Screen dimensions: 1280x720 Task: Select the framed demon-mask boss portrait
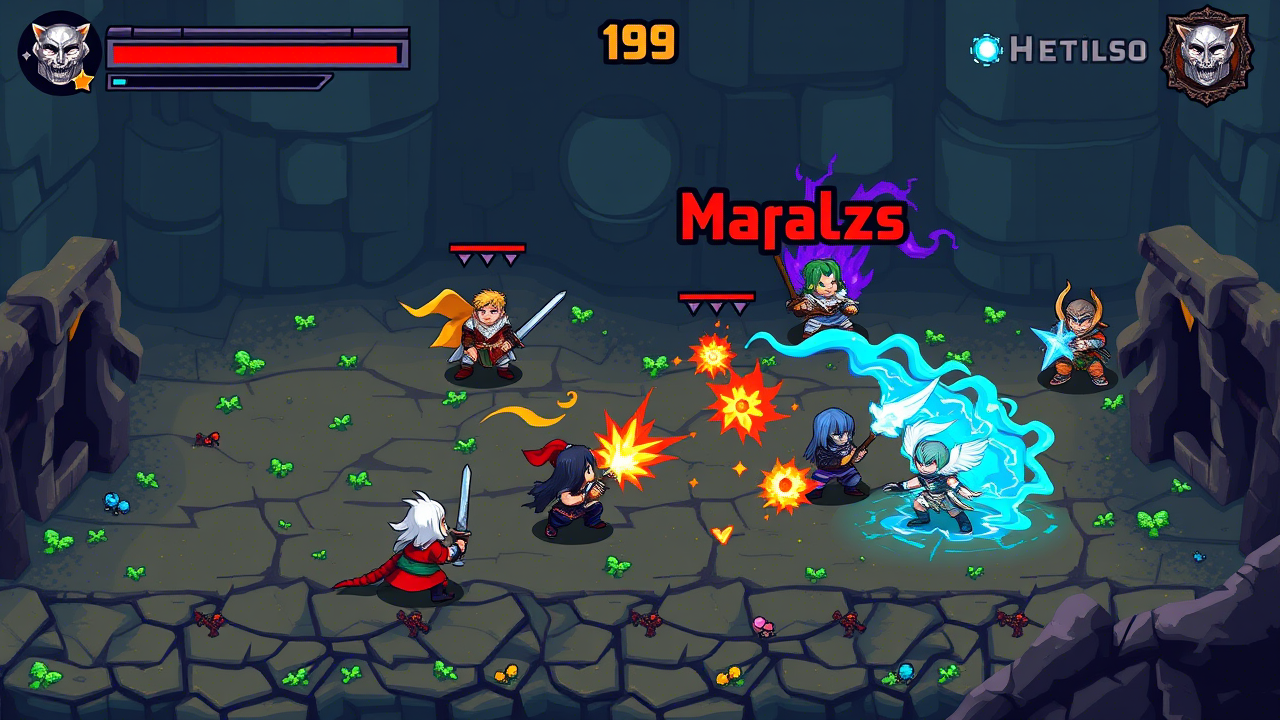tap(1207, 54)
